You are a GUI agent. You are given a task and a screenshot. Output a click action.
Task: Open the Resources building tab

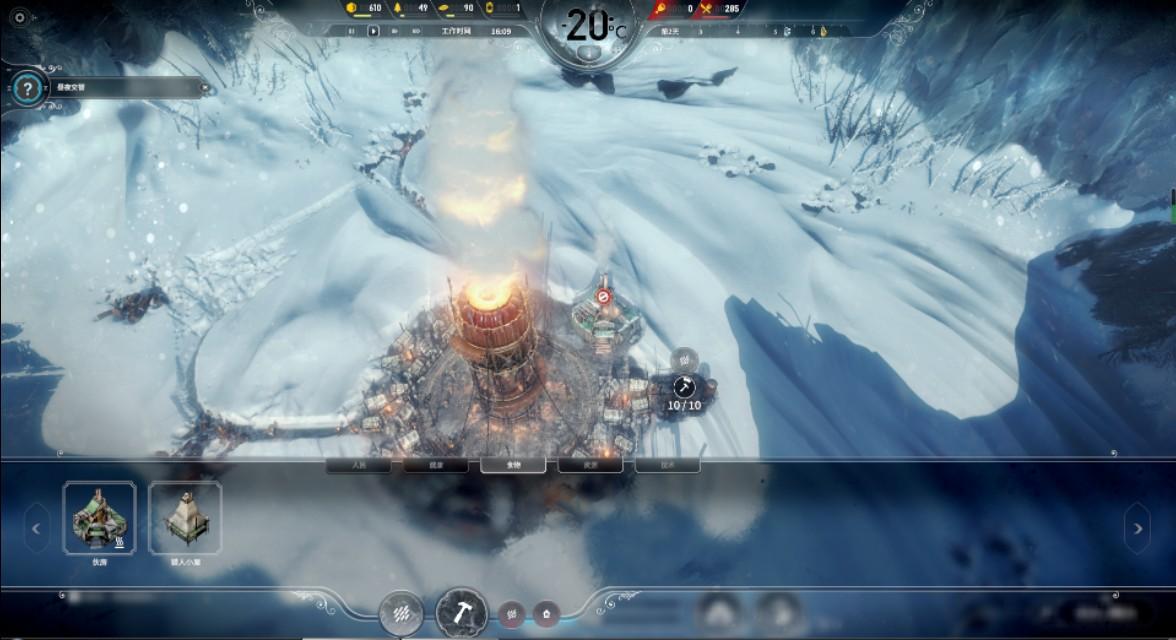coord(590,465)
